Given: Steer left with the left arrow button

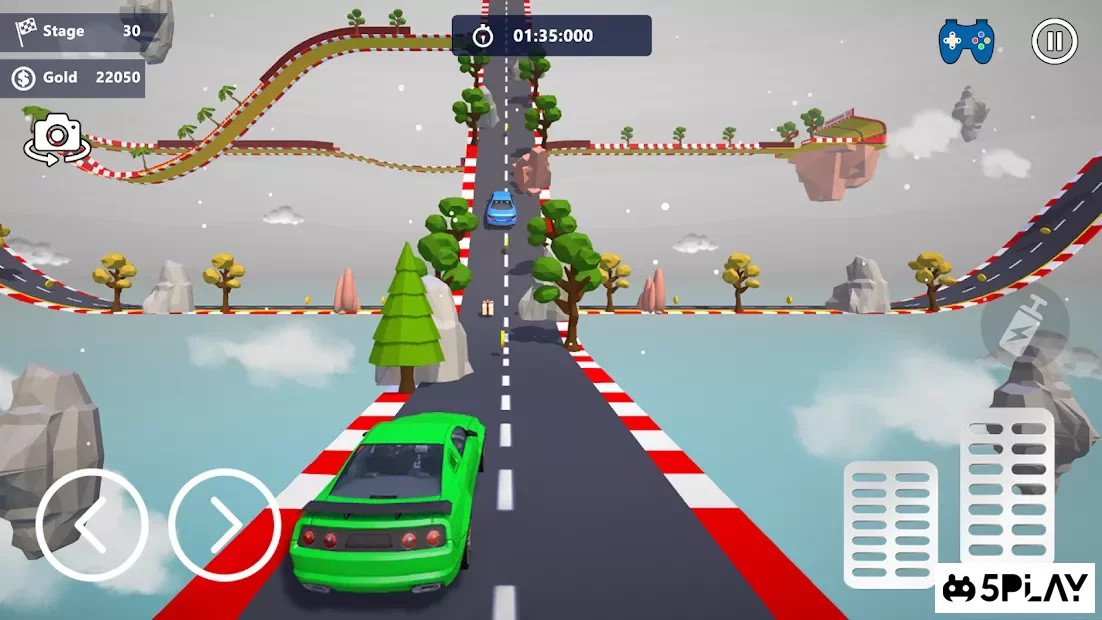Looking at the screenshot, I should point(92,525).
